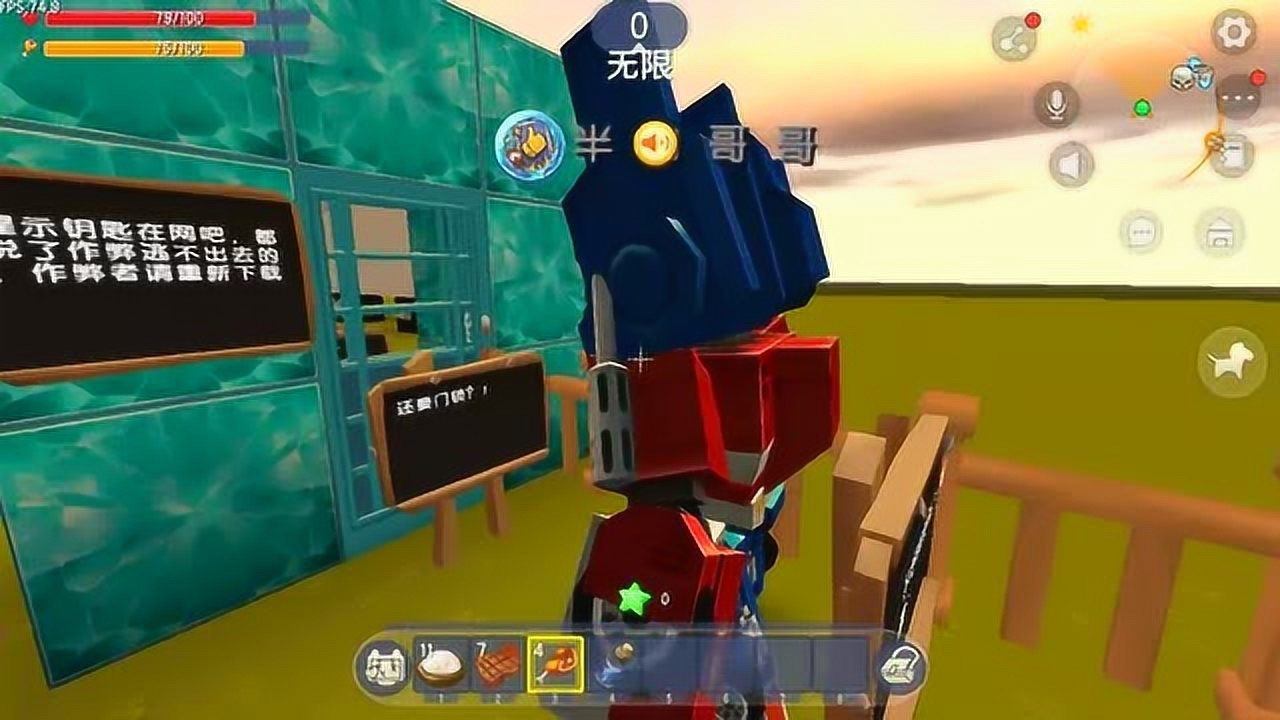Open the chat speech bubble
The height and width of the screenshot is (720, 1280).
(1141, 232)
